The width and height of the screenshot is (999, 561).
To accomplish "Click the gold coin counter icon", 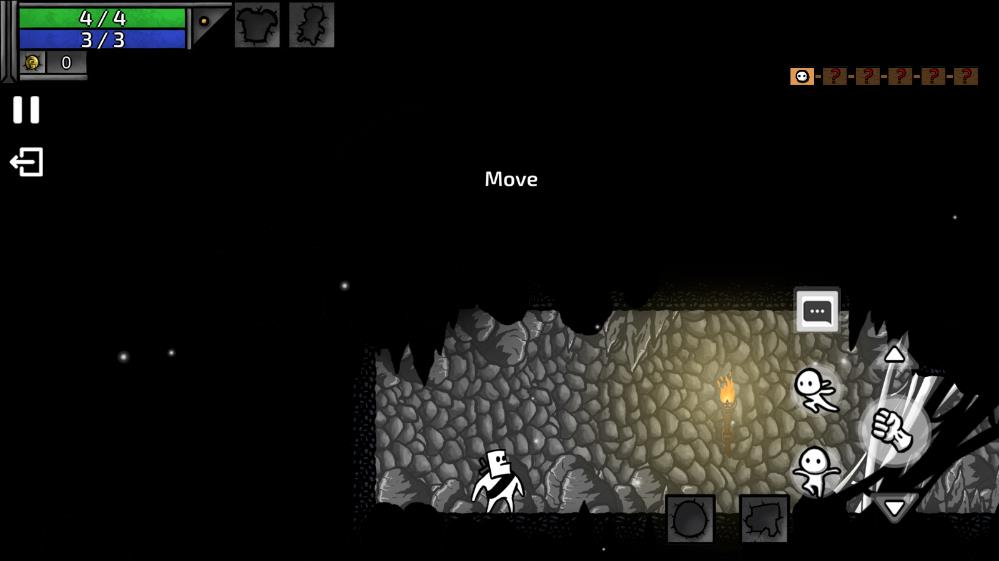I will [x=33, y=63].
